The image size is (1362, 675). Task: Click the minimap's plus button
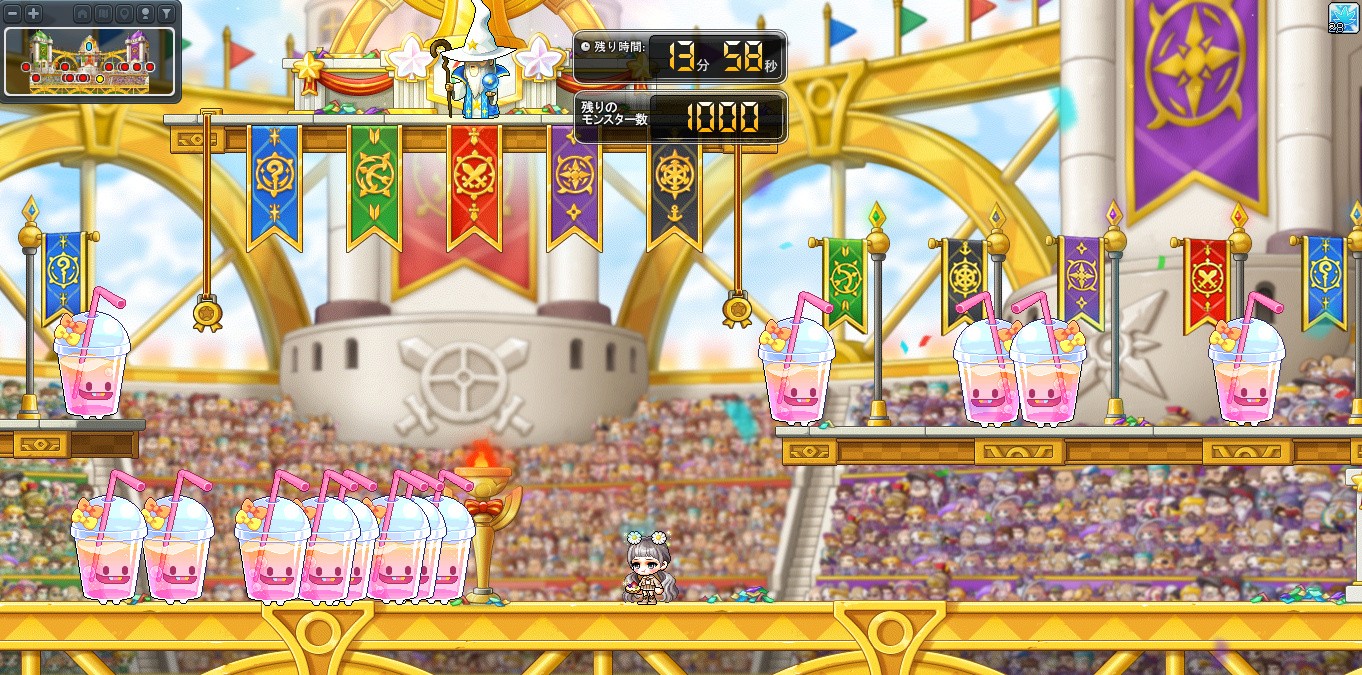tap(33, 14)
